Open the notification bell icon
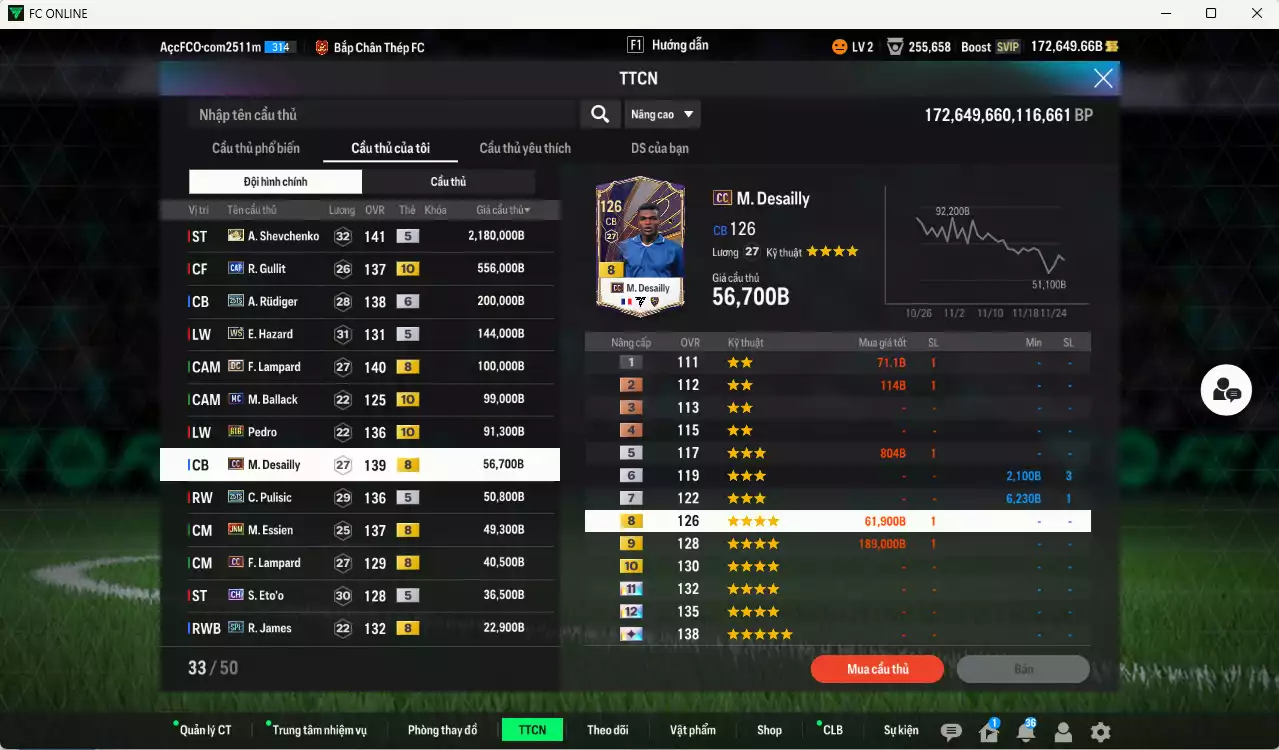This screenshot has height=750, width=1279. pos(1025,732)
